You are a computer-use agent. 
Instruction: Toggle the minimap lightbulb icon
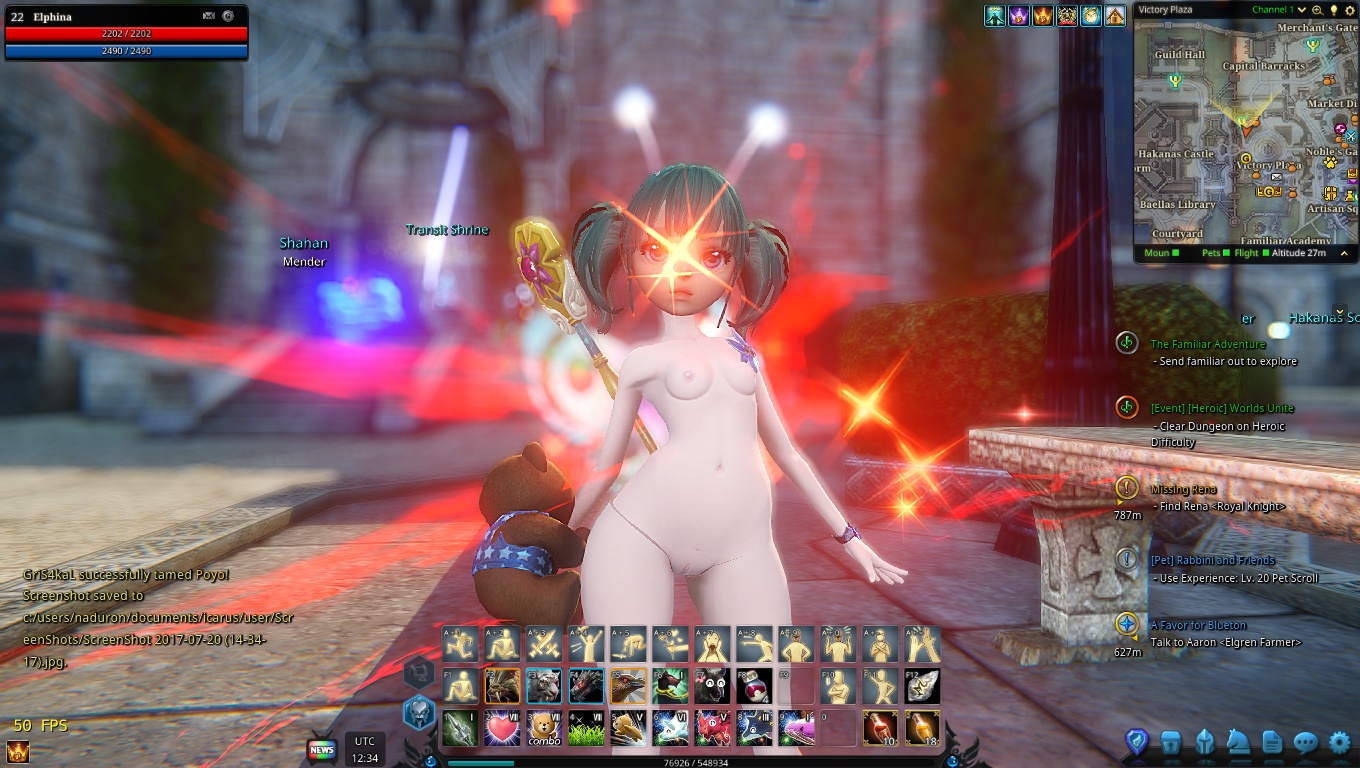pos(1332,10)
